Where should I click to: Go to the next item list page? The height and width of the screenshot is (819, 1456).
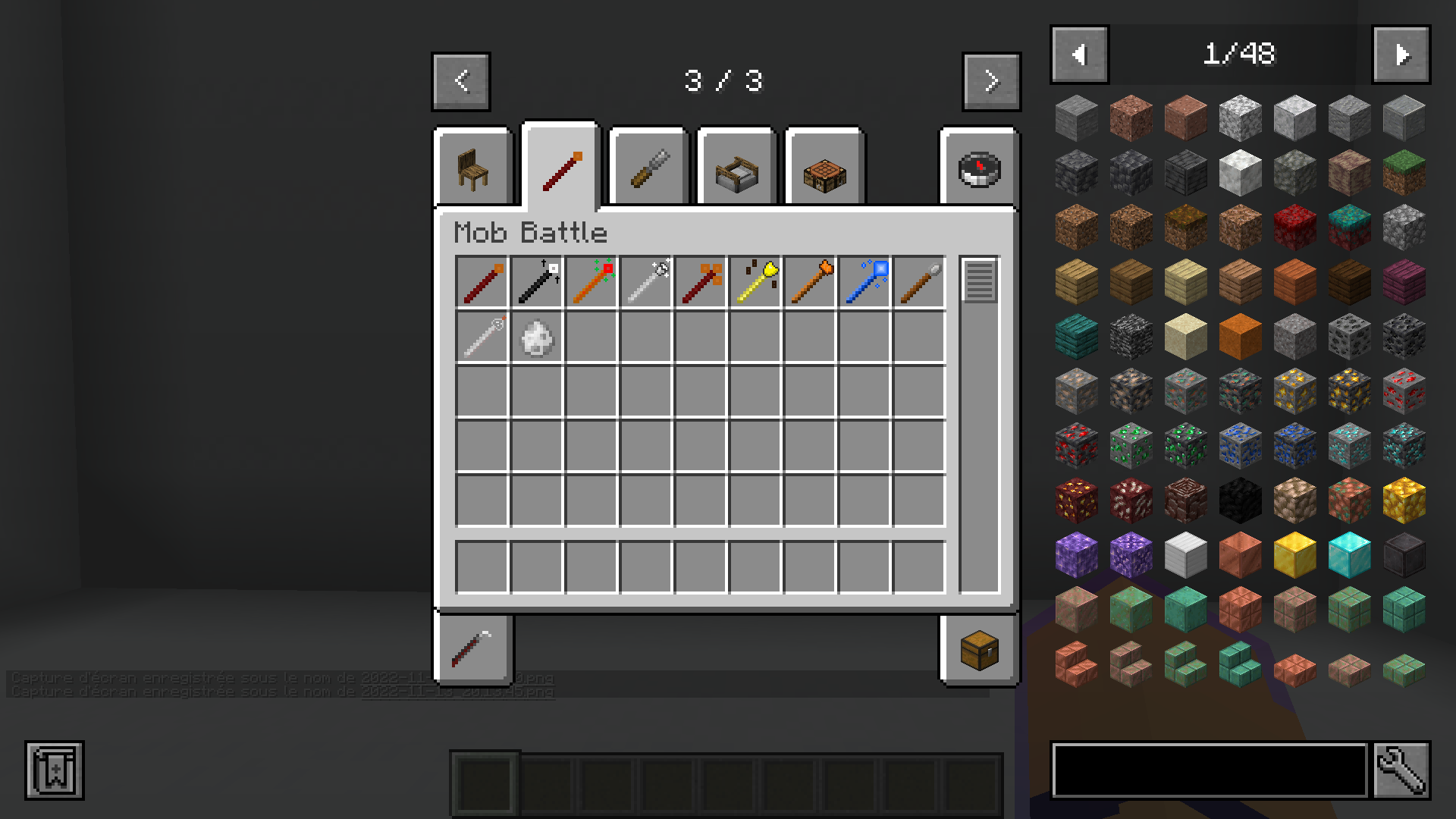1401,54
